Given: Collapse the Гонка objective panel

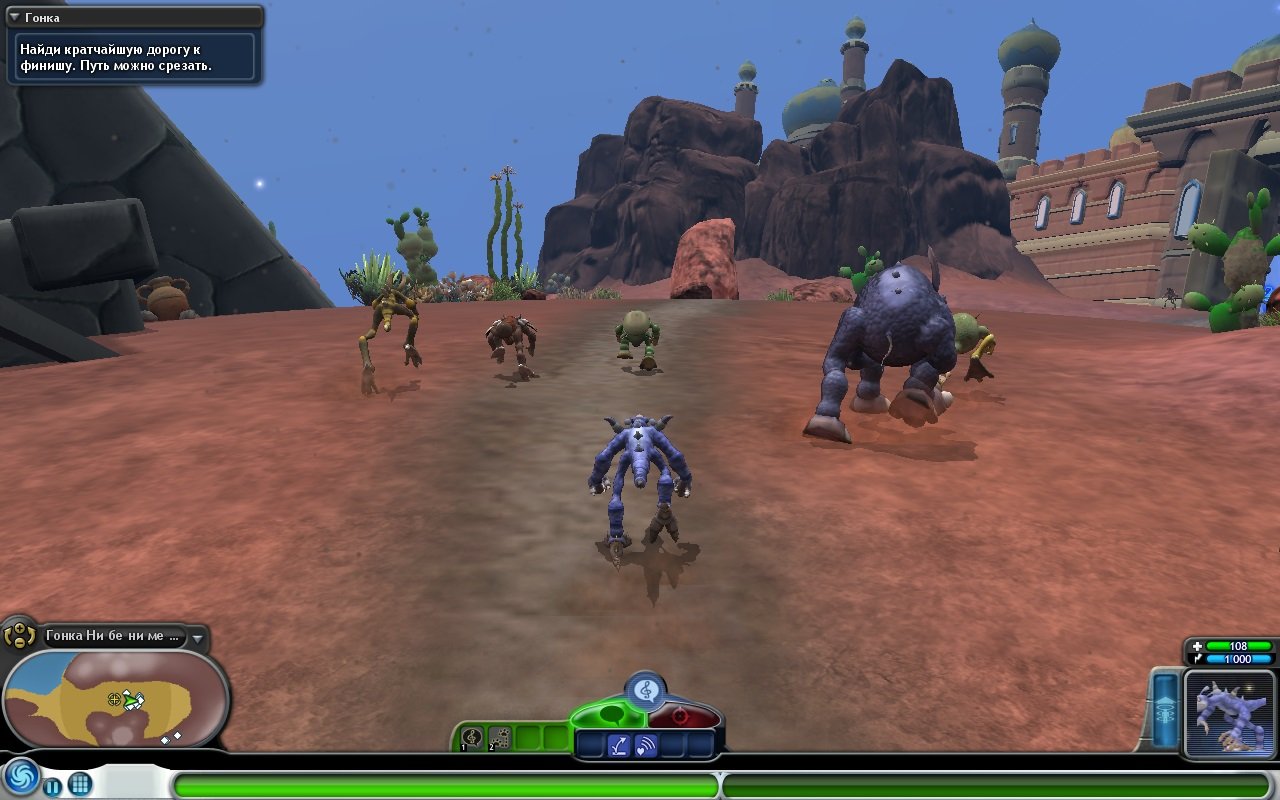Looking at the screenshot, I should [13, 16].
